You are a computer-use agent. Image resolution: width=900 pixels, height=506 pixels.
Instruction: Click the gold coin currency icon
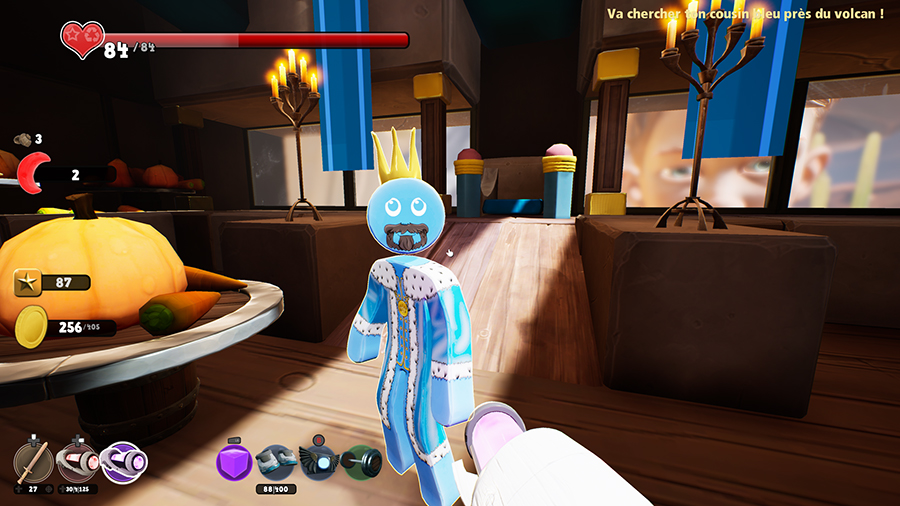[31, 326]
